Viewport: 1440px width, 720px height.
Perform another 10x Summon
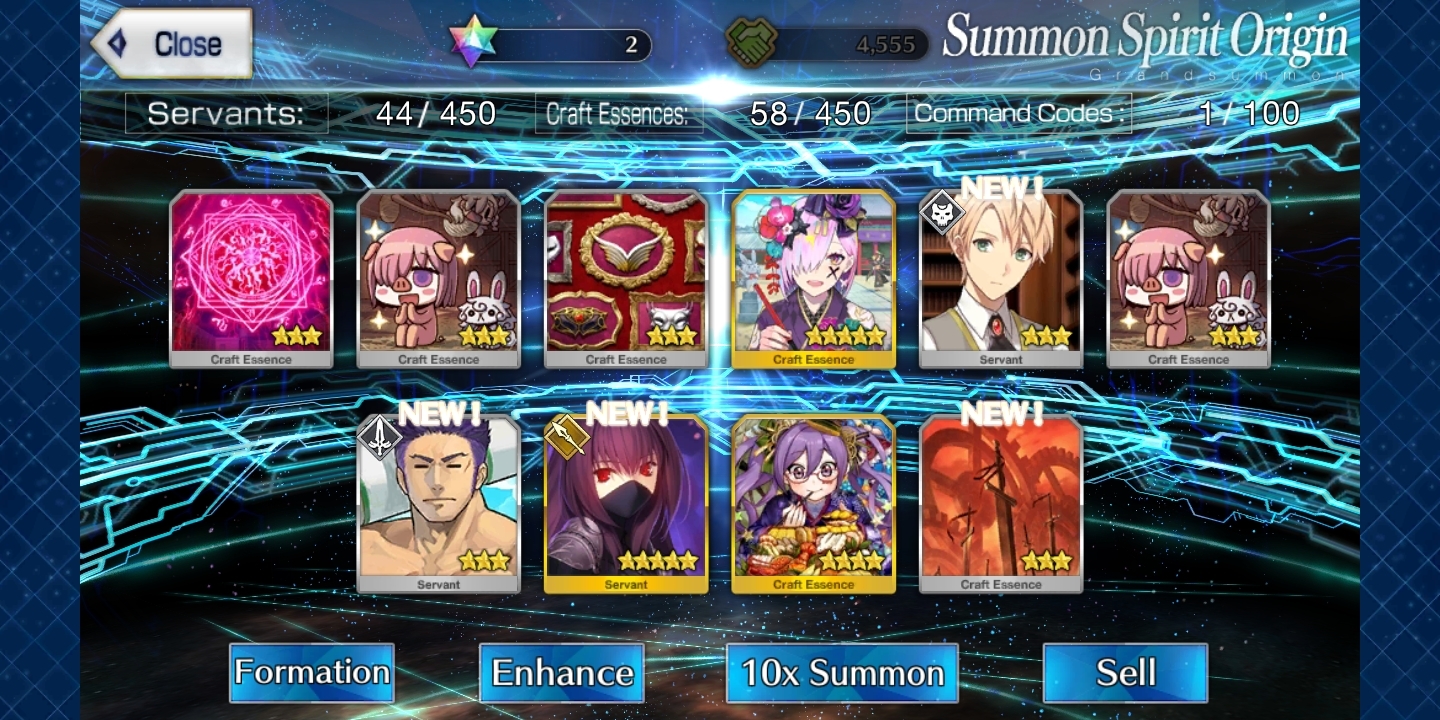[x=842, y=672]
